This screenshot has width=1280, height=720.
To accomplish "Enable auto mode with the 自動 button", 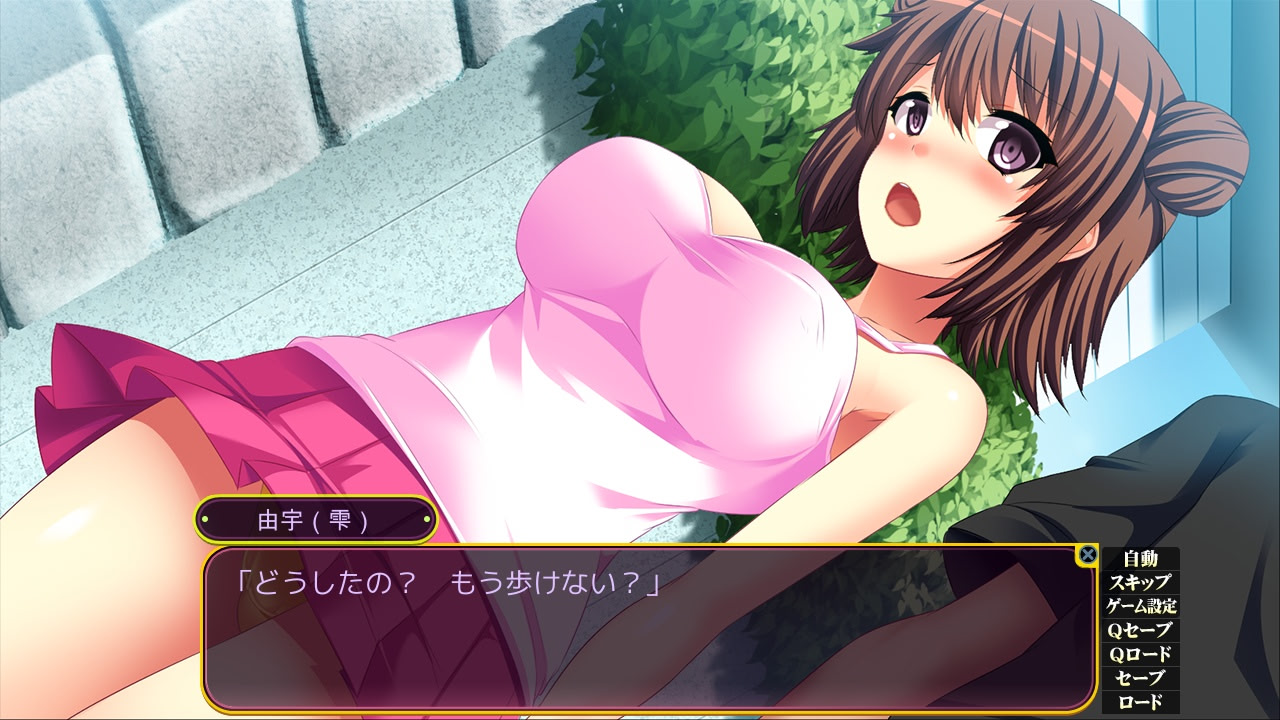I will (x=1140, y=559).
